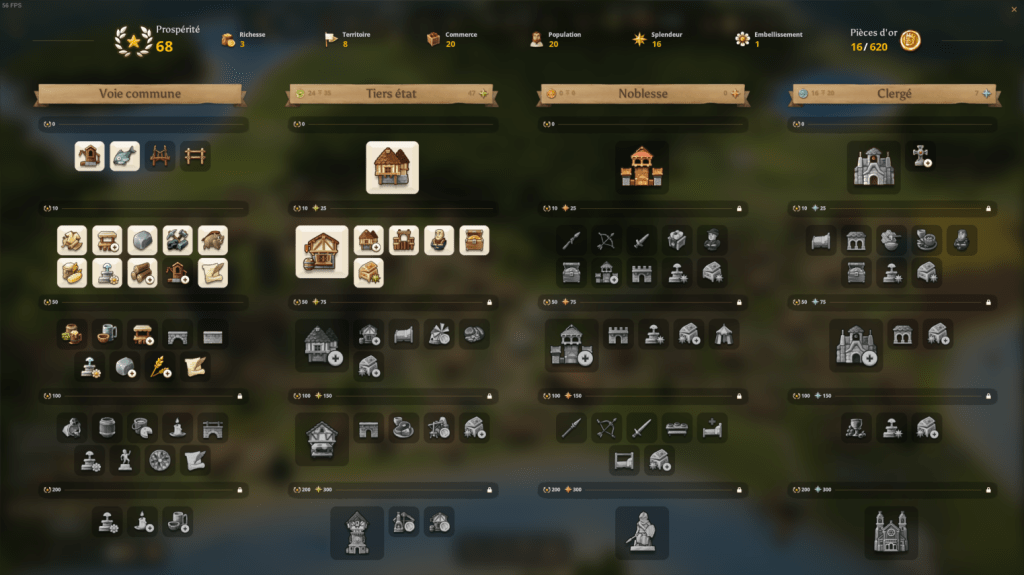Select the large house in Tiers état
The height and width of the screenshot is (575, 1024).
coord(392,167)
